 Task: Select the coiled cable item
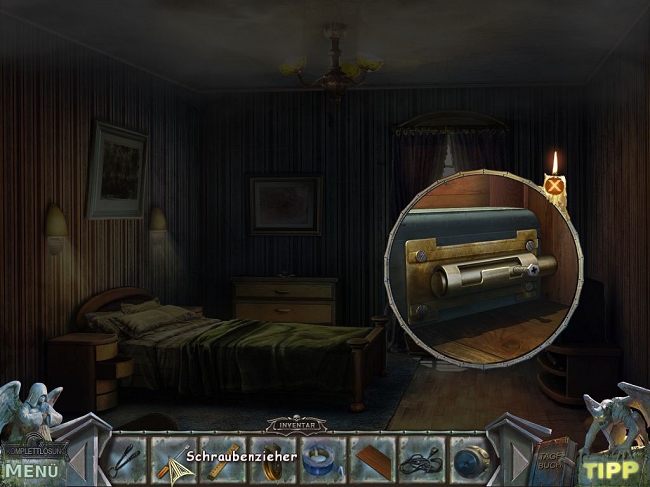tap(420, 461)
